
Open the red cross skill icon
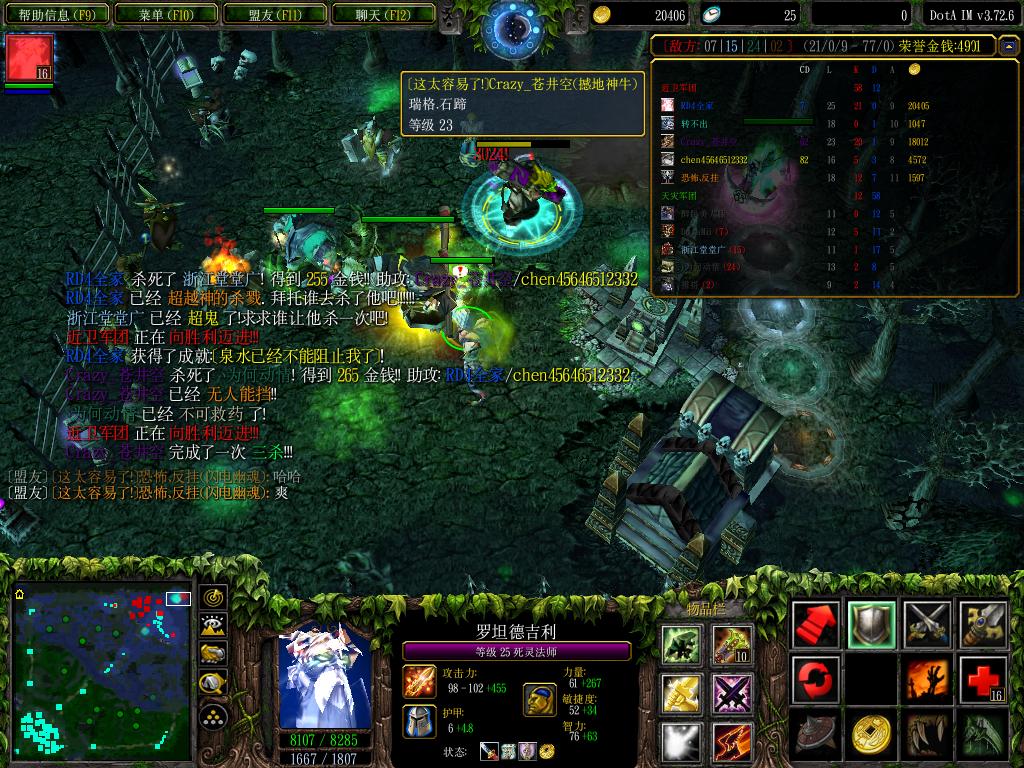coord(983,681)
